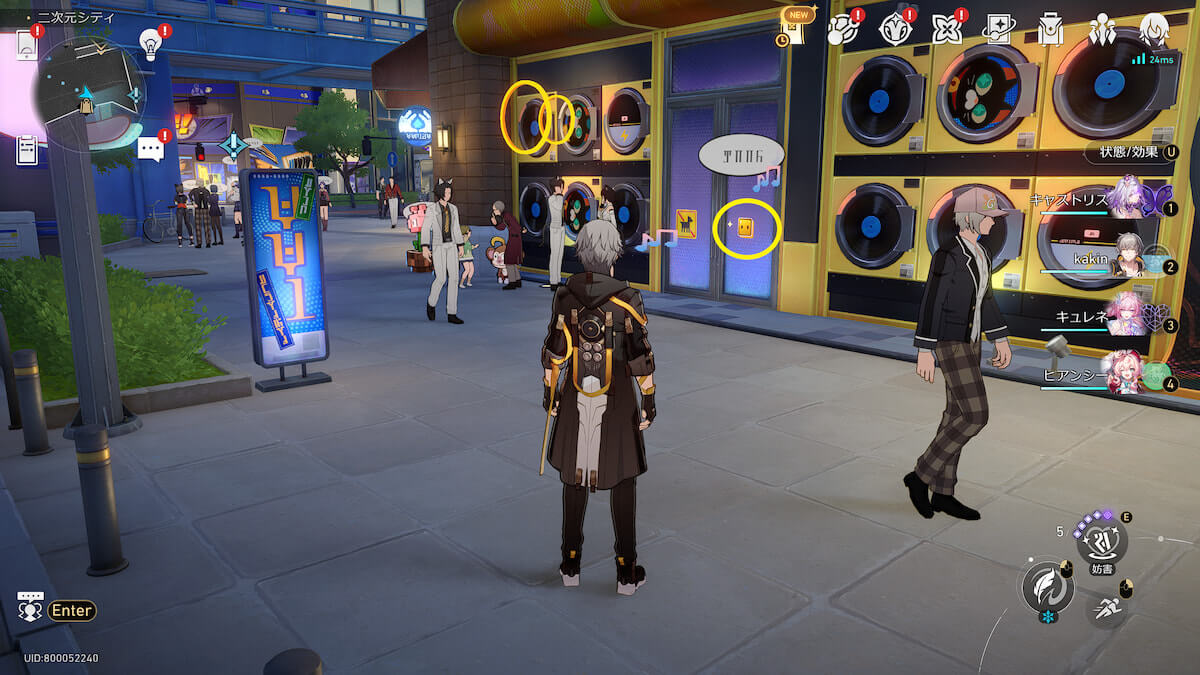
Task: Open the node-graph icon with red alert
Action: point(845,29)
